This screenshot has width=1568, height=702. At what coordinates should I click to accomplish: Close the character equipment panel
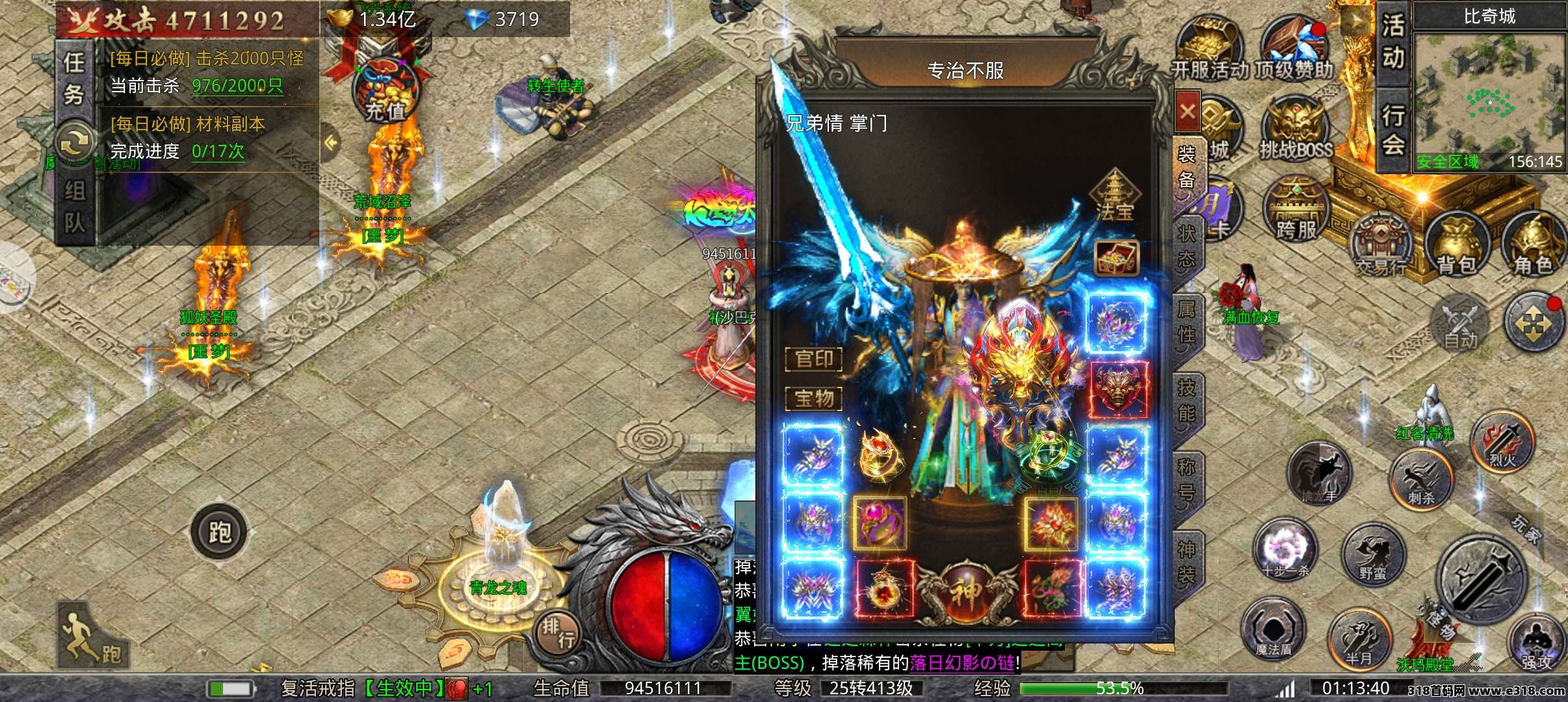tap(1188, 112)
